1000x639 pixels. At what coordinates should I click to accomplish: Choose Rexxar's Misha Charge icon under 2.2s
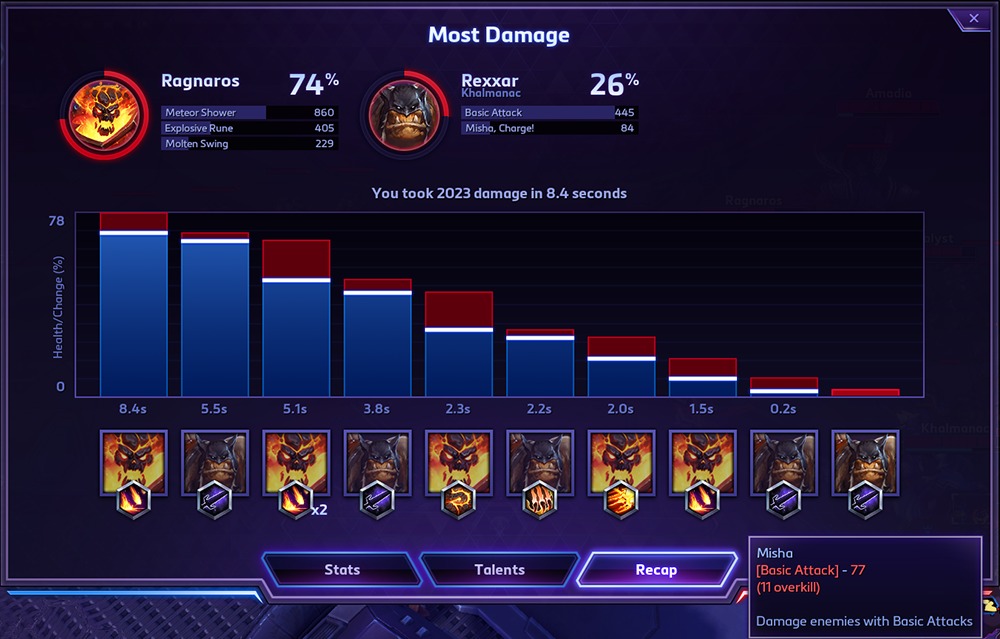click(x=540, y=463)
